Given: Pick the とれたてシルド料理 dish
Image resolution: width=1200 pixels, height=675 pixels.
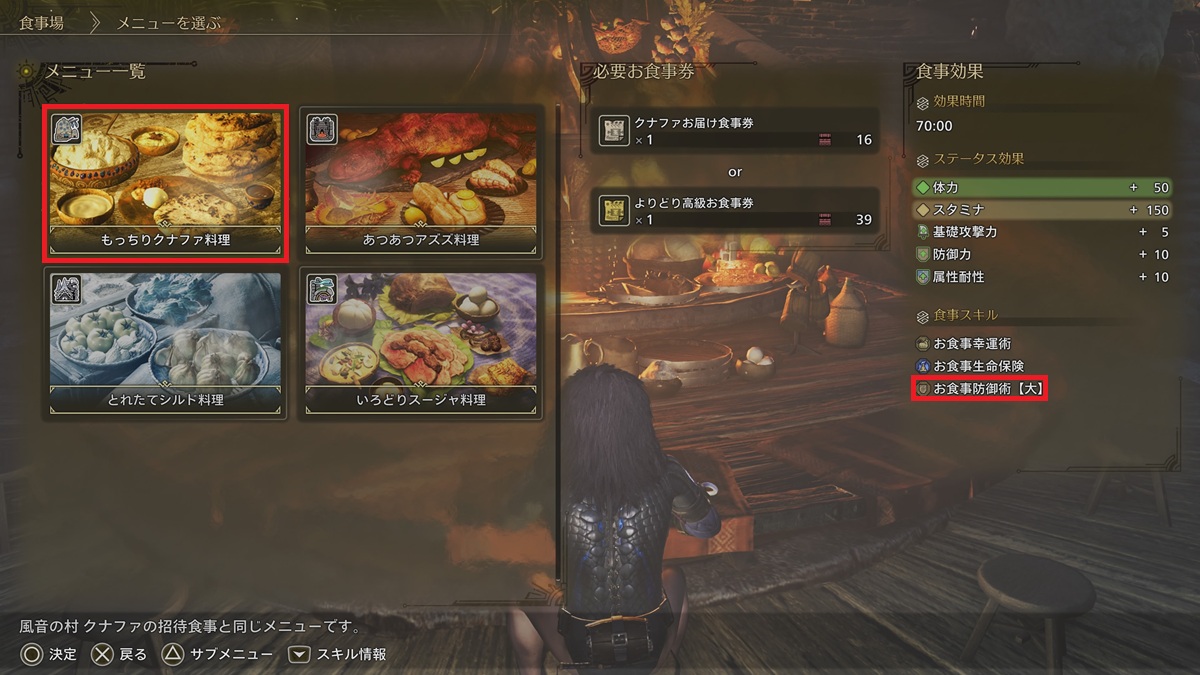Looking at the screenshot, I should click(166, 342).
